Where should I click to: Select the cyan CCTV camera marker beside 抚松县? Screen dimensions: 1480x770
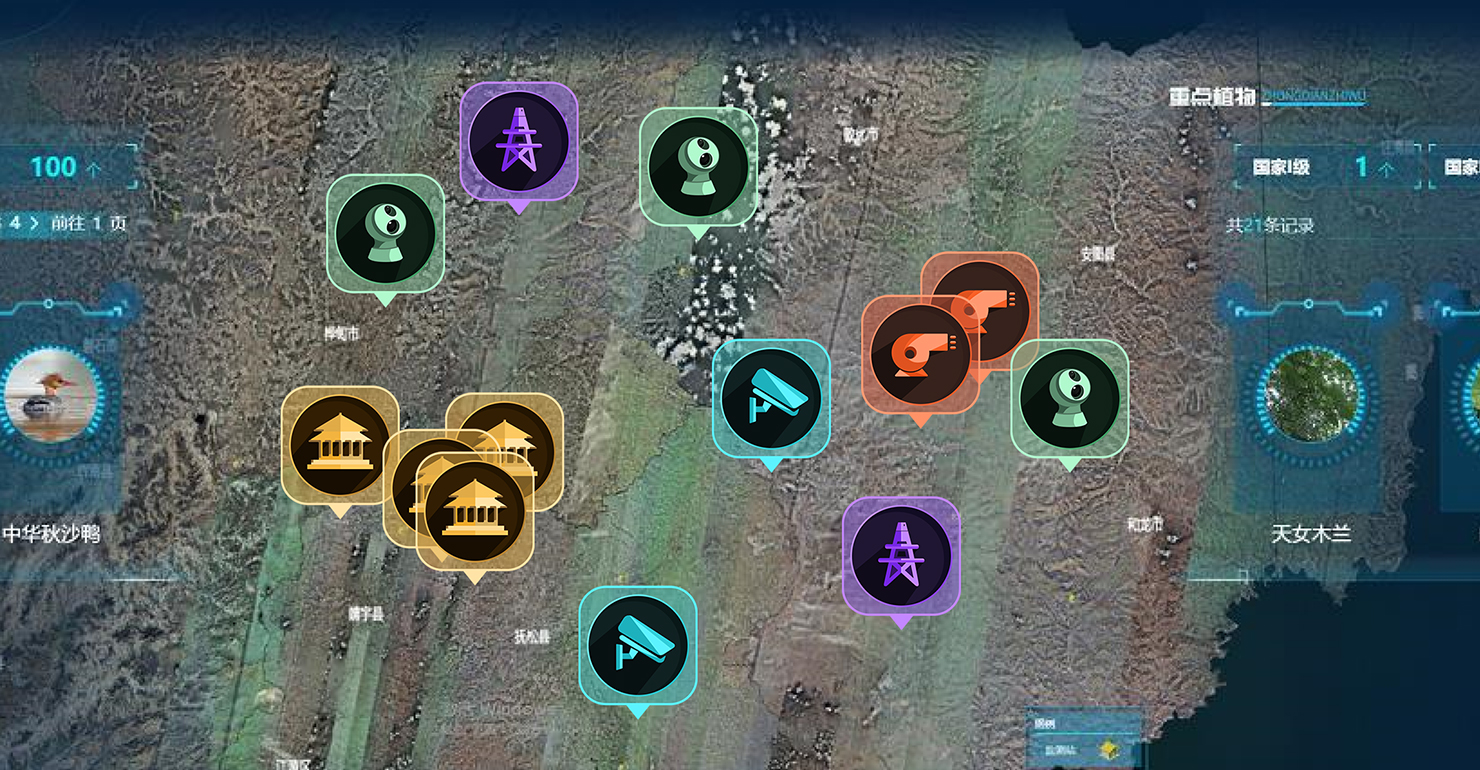[638, 645]
